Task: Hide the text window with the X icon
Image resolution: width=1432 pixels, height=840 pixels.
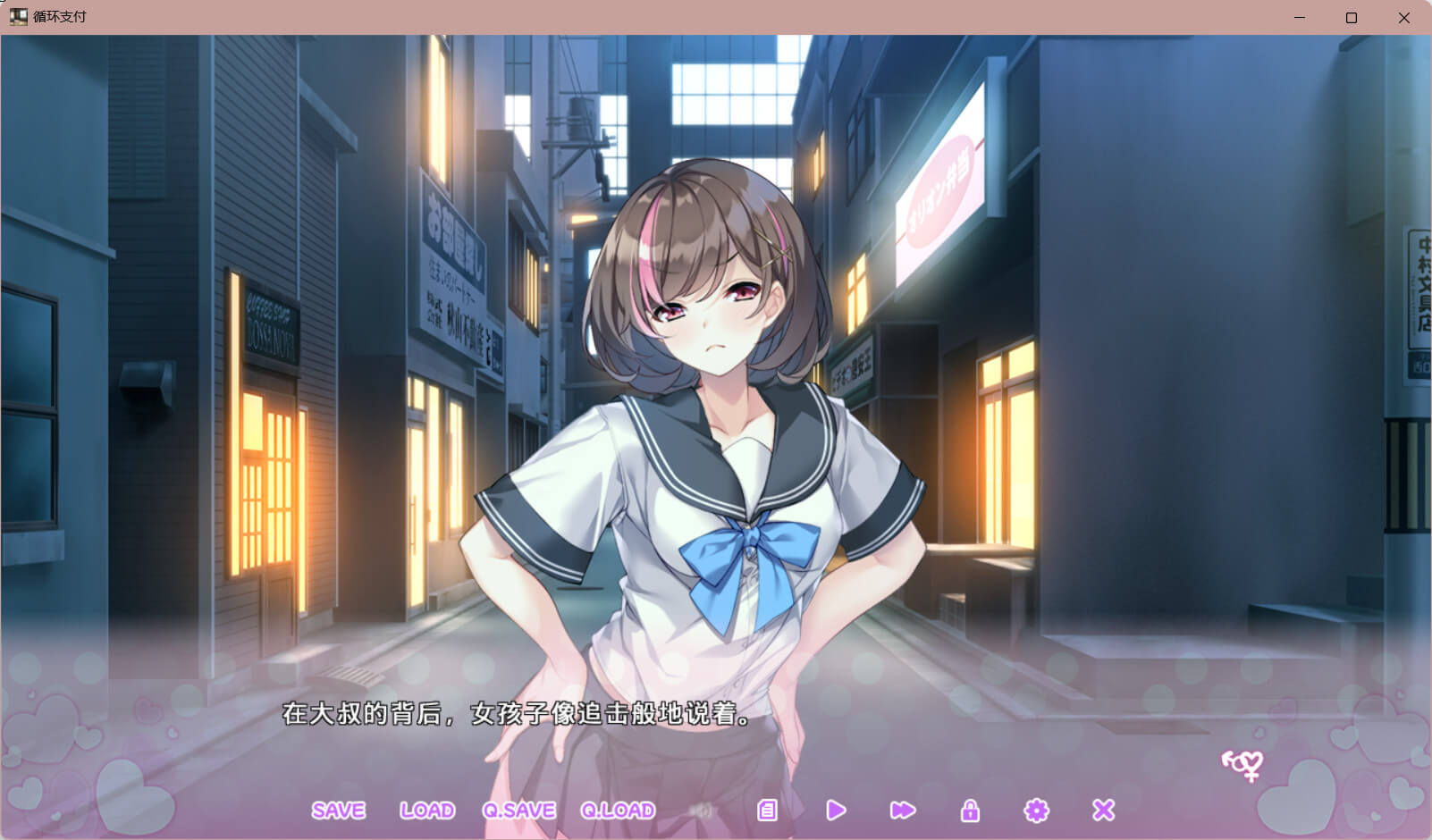Action: tap(1104, 811)
